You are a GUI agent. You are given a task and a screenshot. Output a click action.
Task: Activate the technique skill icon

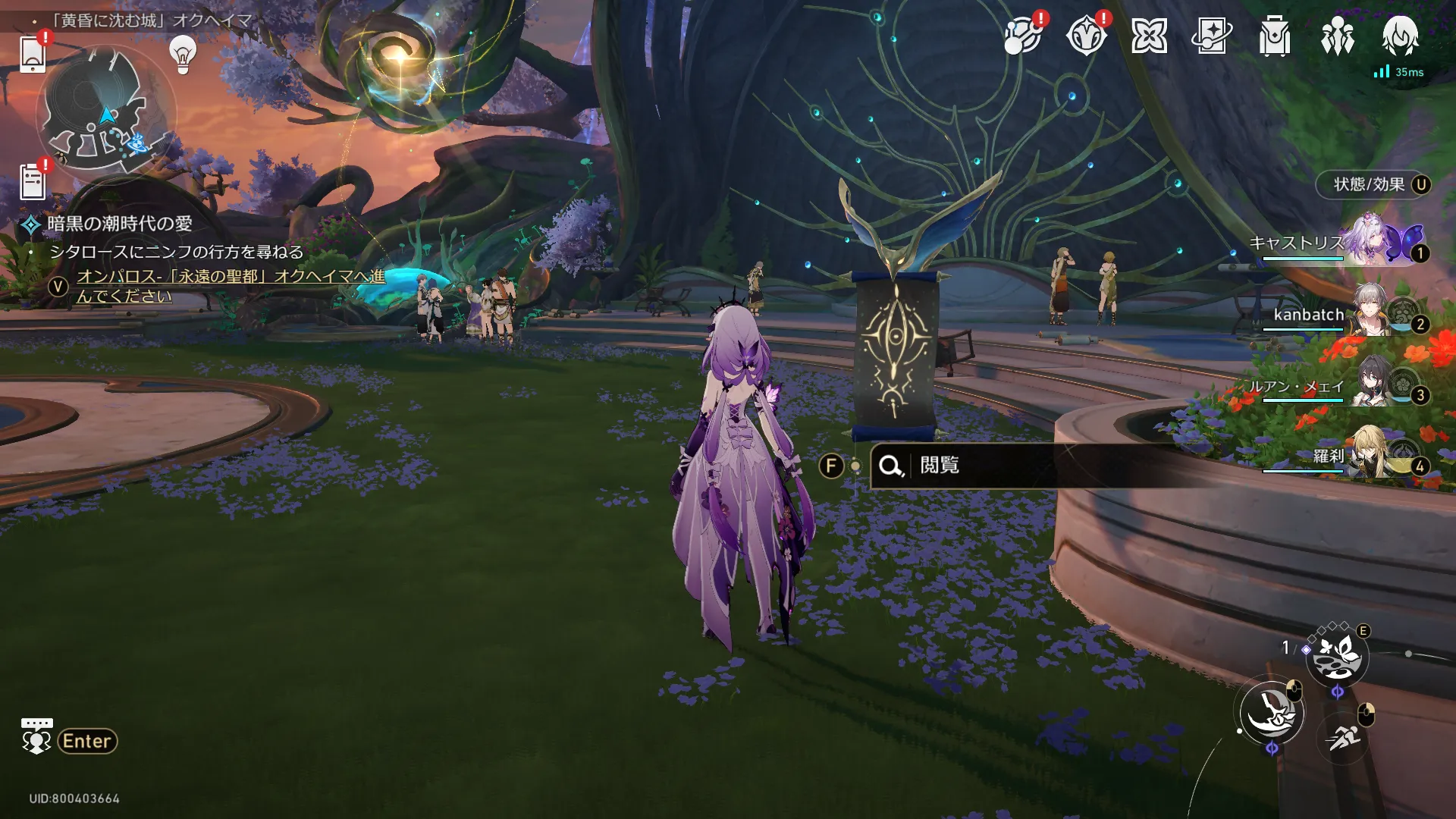pos(1337,657)
